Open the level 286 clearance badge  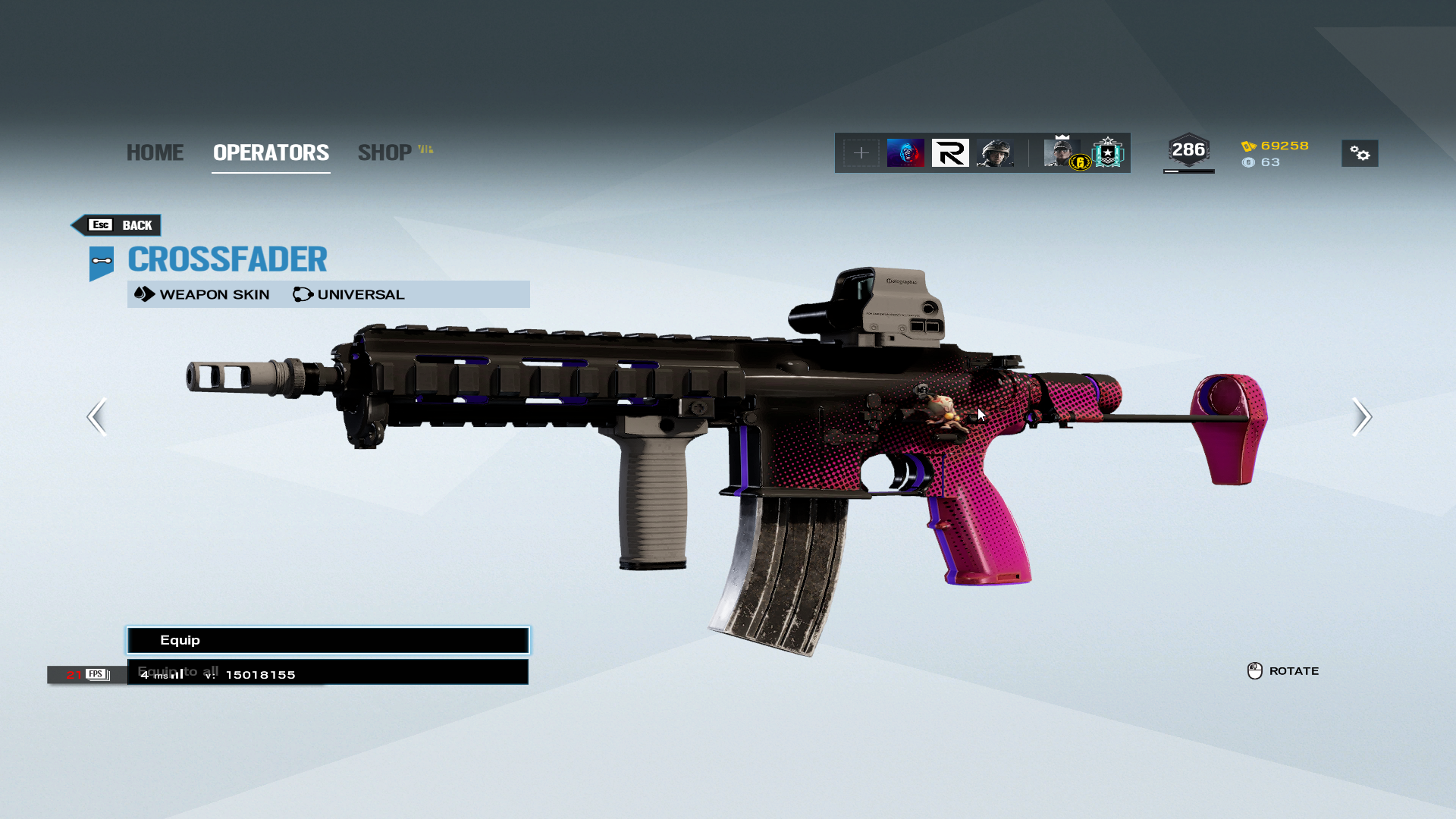point(1188,151)
